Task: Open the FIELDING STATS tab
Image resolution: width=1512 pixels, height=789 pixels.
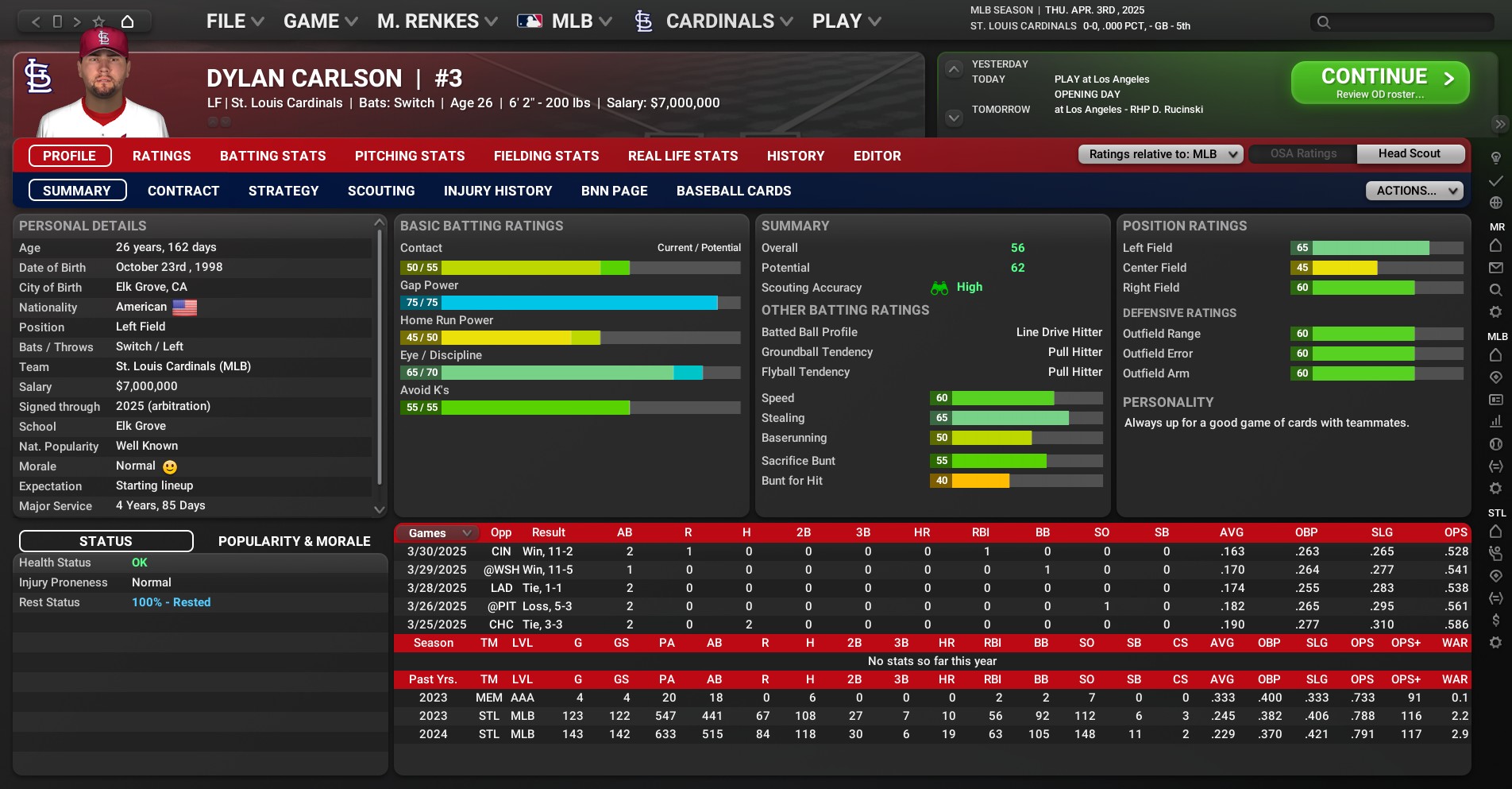Action: (546, 156)
